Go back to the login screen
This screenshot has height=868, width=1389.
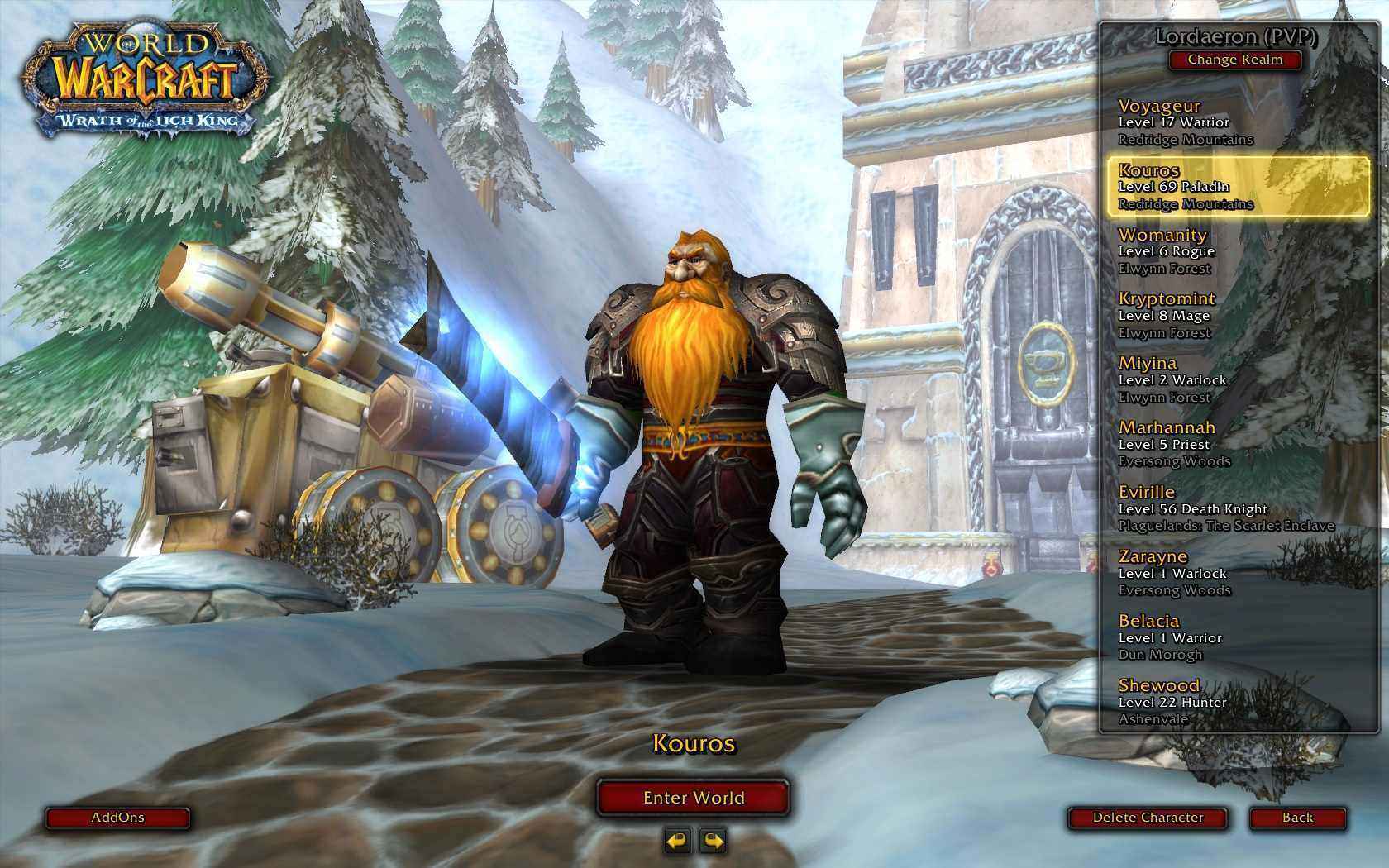pyautogui.click(x=1297, y=818)
